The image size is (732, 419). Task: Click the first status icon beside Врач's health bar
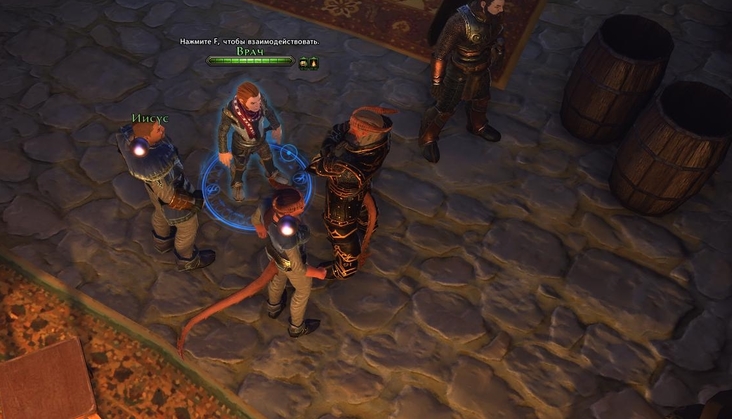pyautogui.click(x=303, y=63)
